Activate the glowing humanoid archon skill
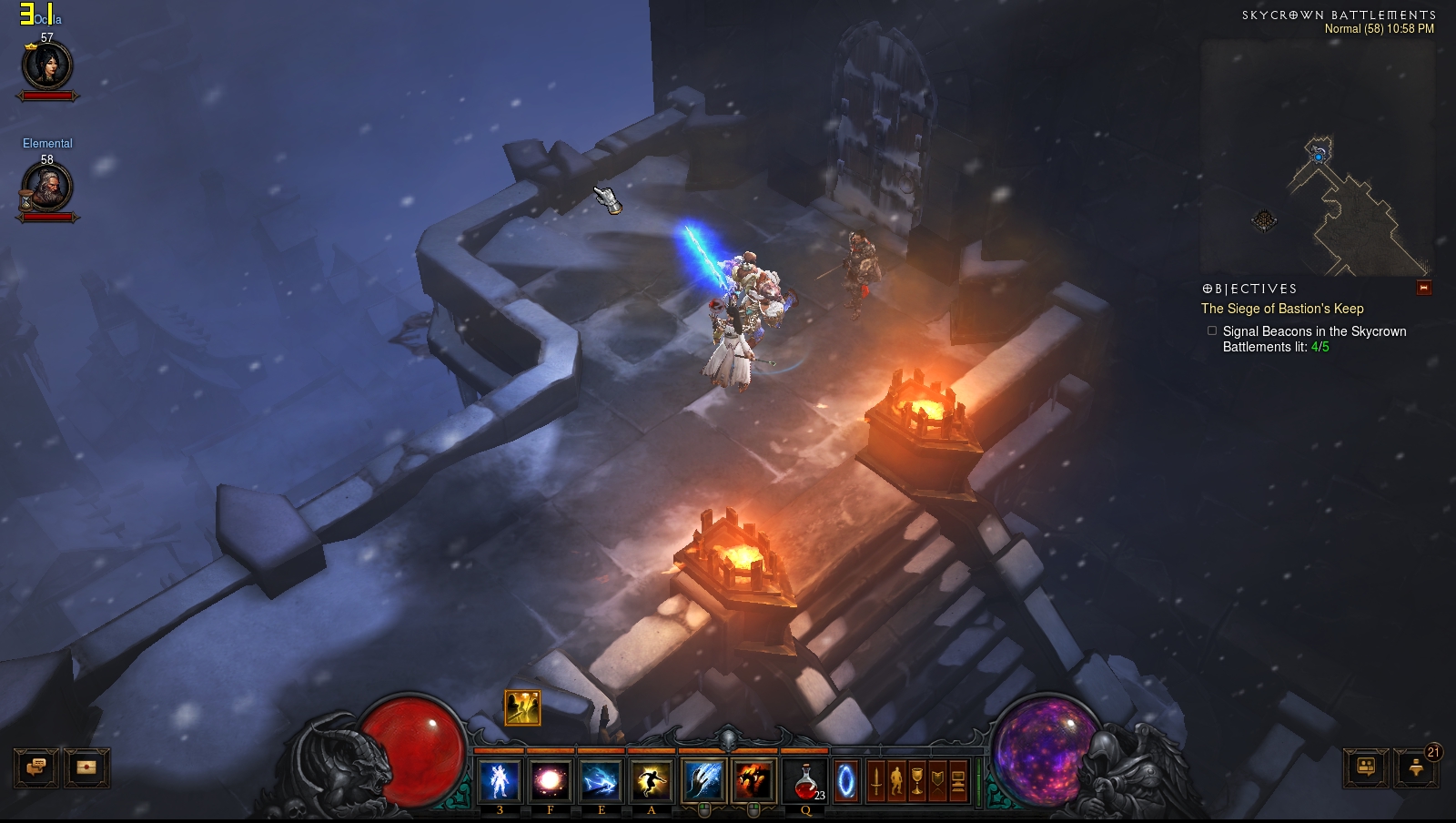 click(x=500, y=781)
